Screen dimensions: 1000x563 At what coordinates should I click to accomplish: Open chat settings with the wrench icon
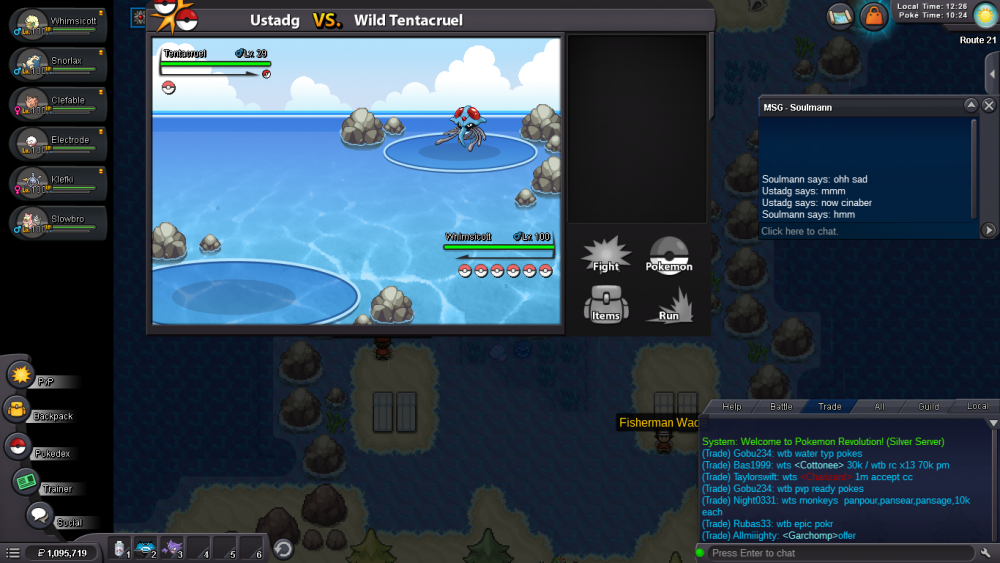tap(986, 553)
